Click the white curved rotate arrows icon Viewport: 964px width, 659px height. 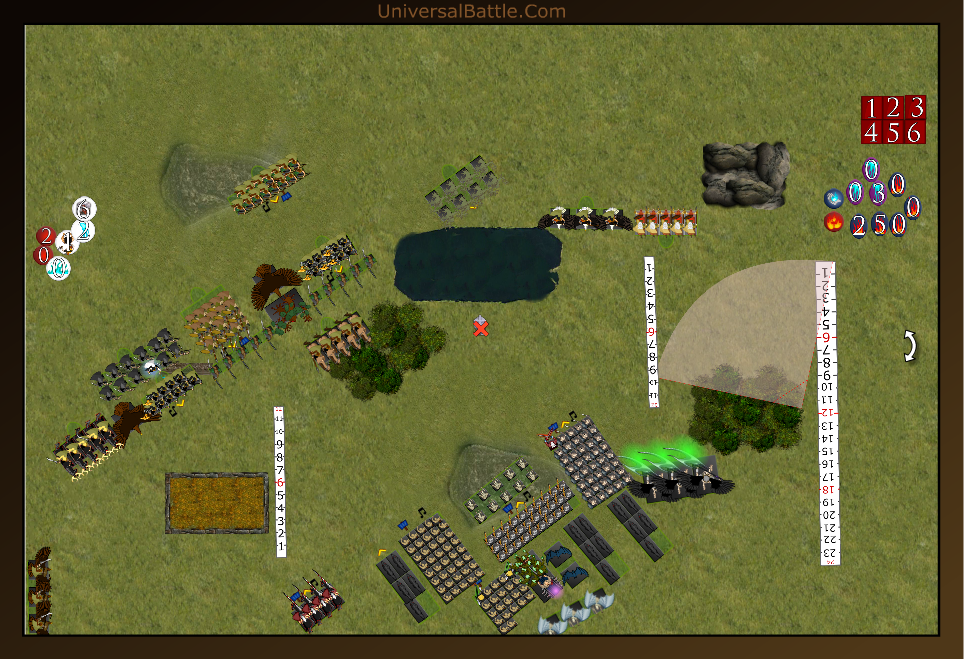(910, 346)
